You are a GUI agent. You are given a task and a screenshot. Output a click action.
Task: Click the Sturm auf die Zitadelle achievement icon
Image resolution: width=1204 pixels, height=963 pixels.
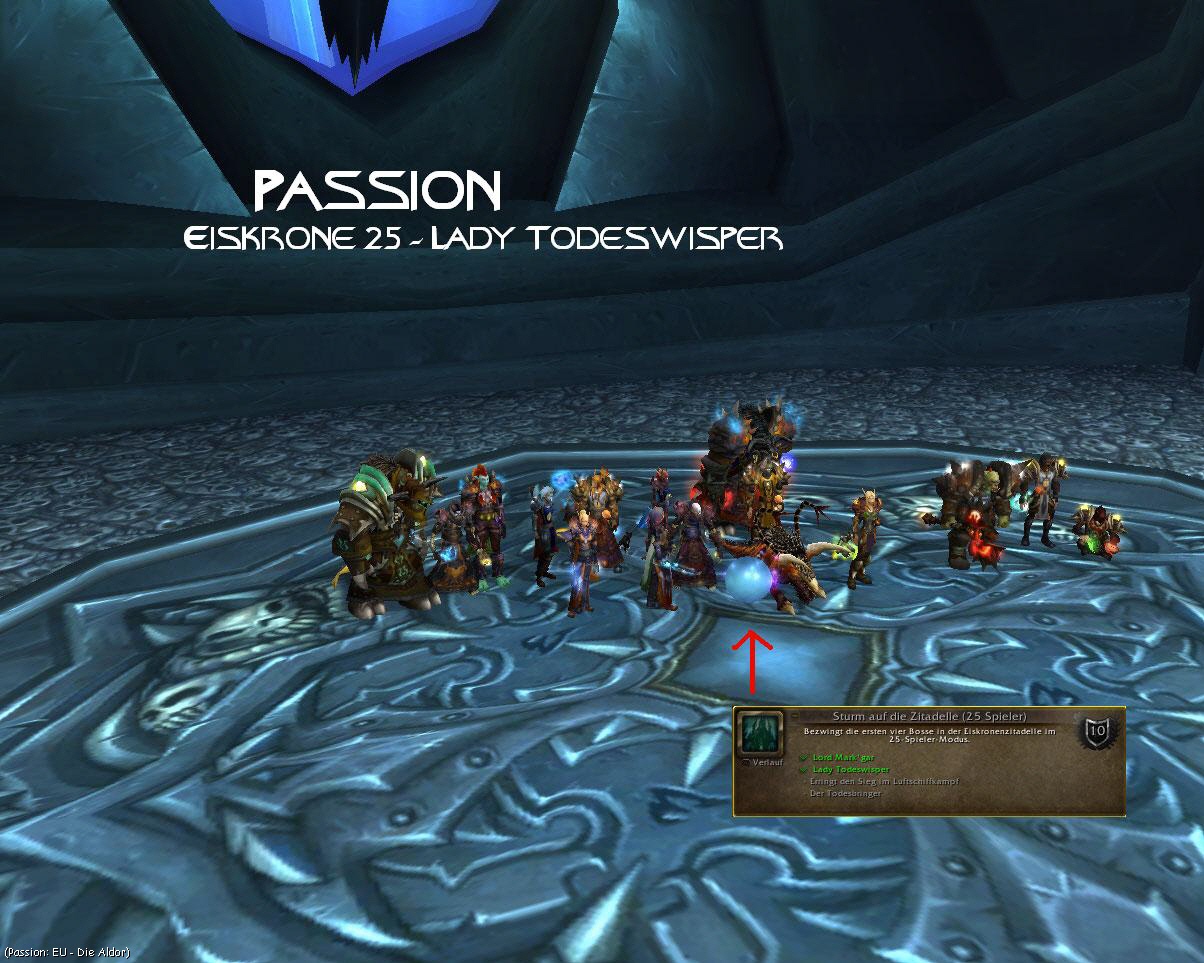point(759,734)
